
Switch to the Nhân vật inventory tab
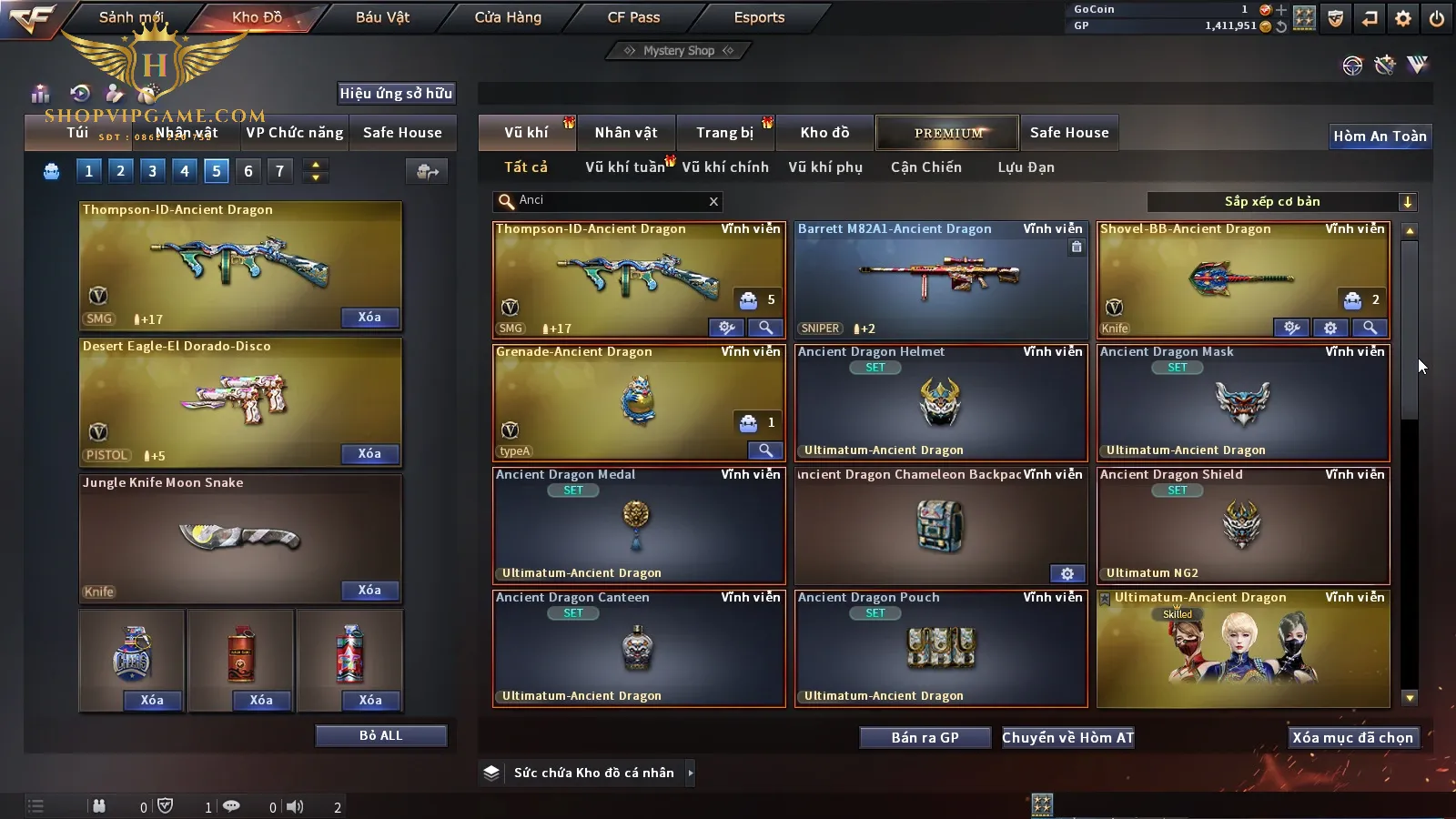(626, 133)
